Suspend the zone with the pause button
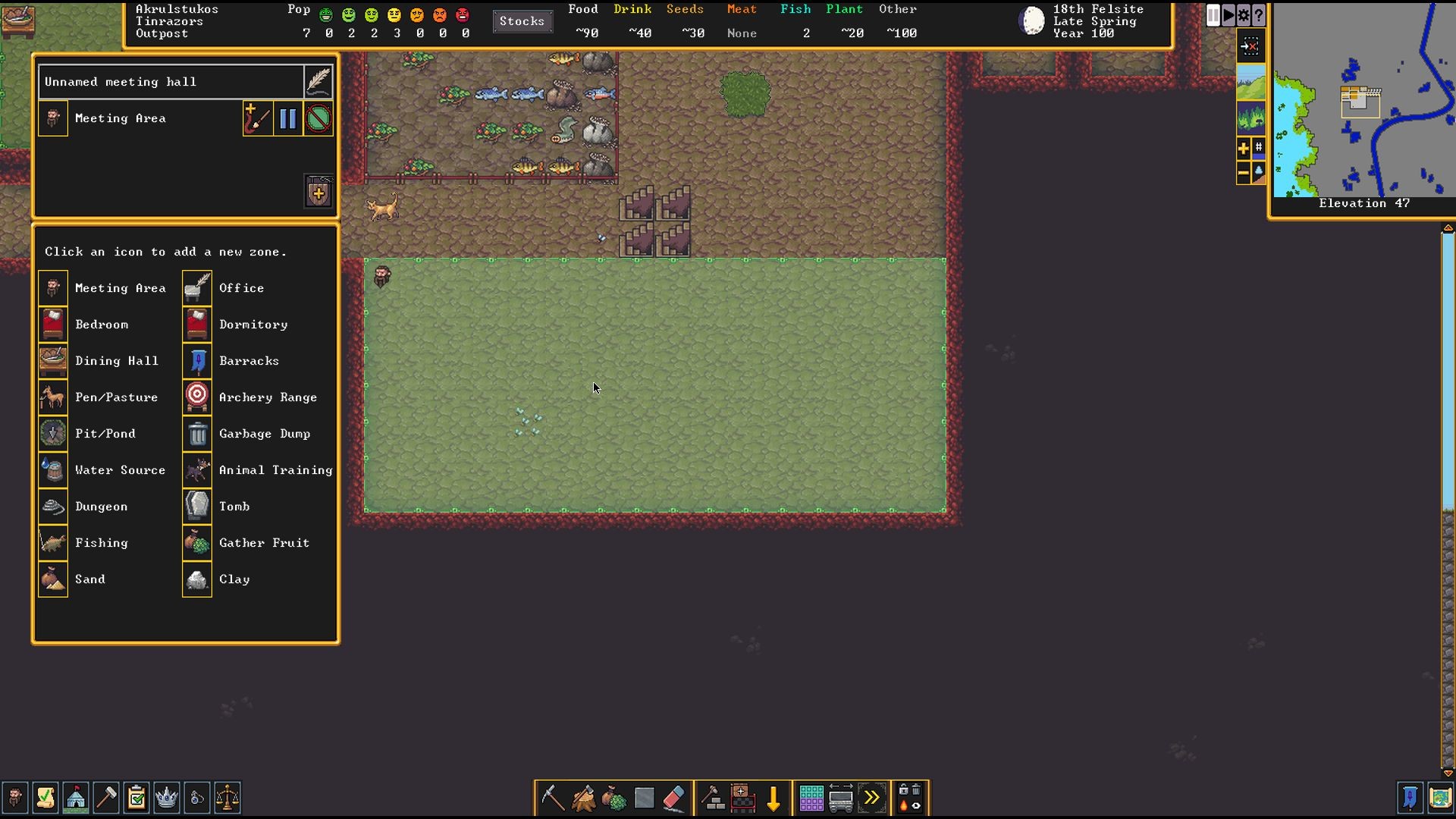1456x819 pixels. tap(288, 119)
